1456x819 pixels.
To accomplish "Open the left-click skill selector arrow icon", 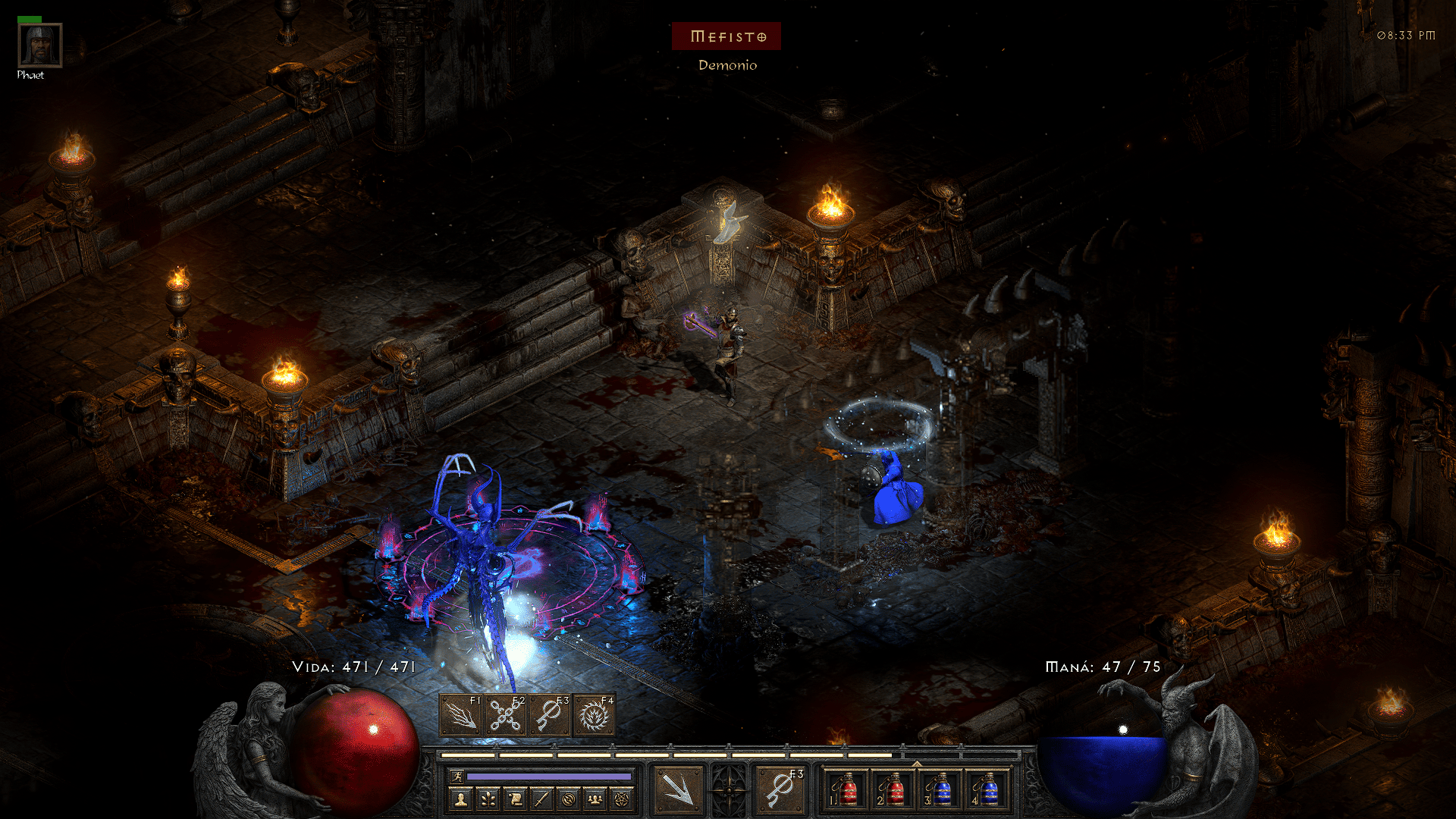I will 677,790.
